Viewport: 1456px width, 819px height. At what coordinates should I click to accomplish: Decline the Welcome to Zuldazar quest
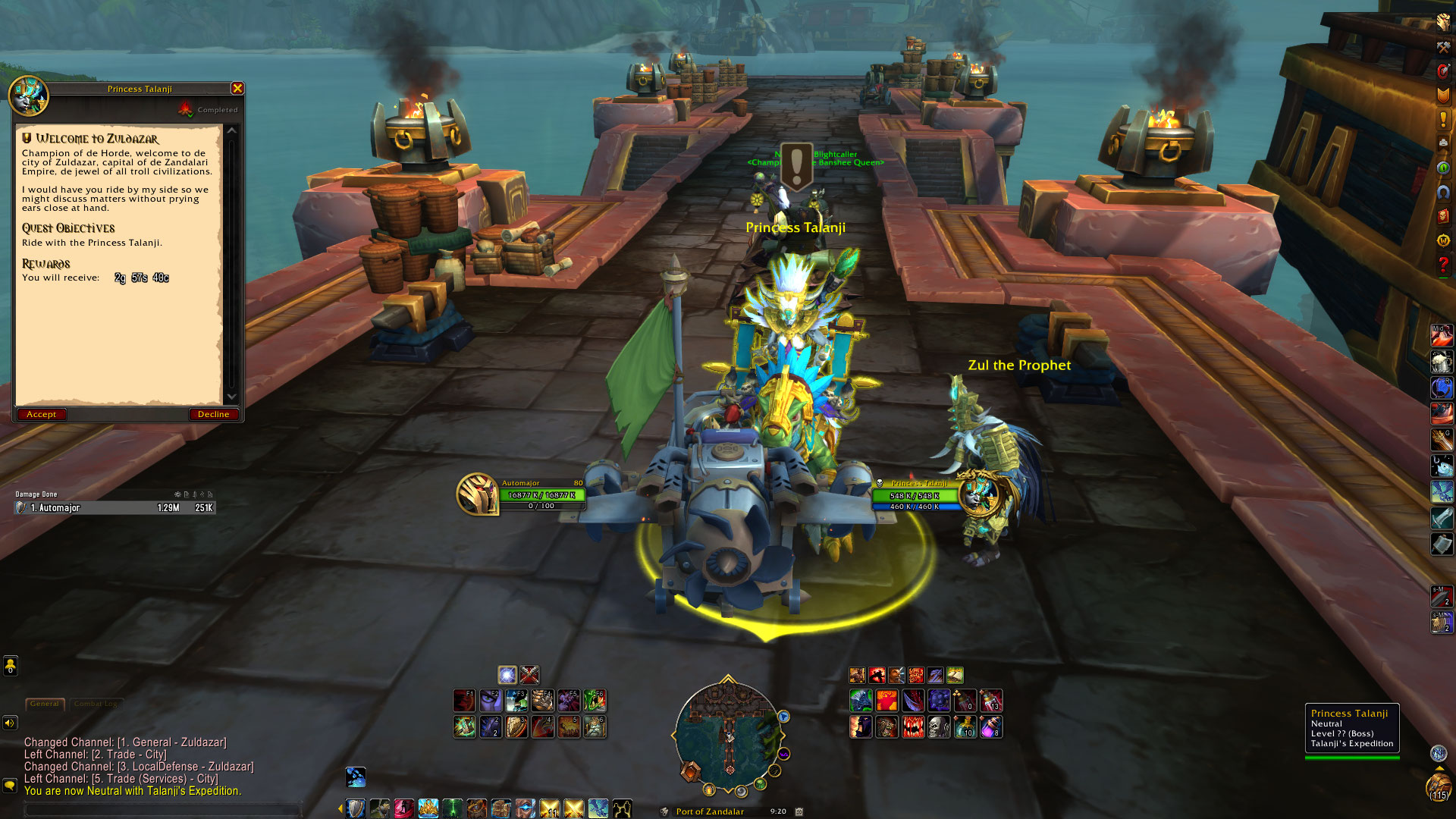click(213, 414)
